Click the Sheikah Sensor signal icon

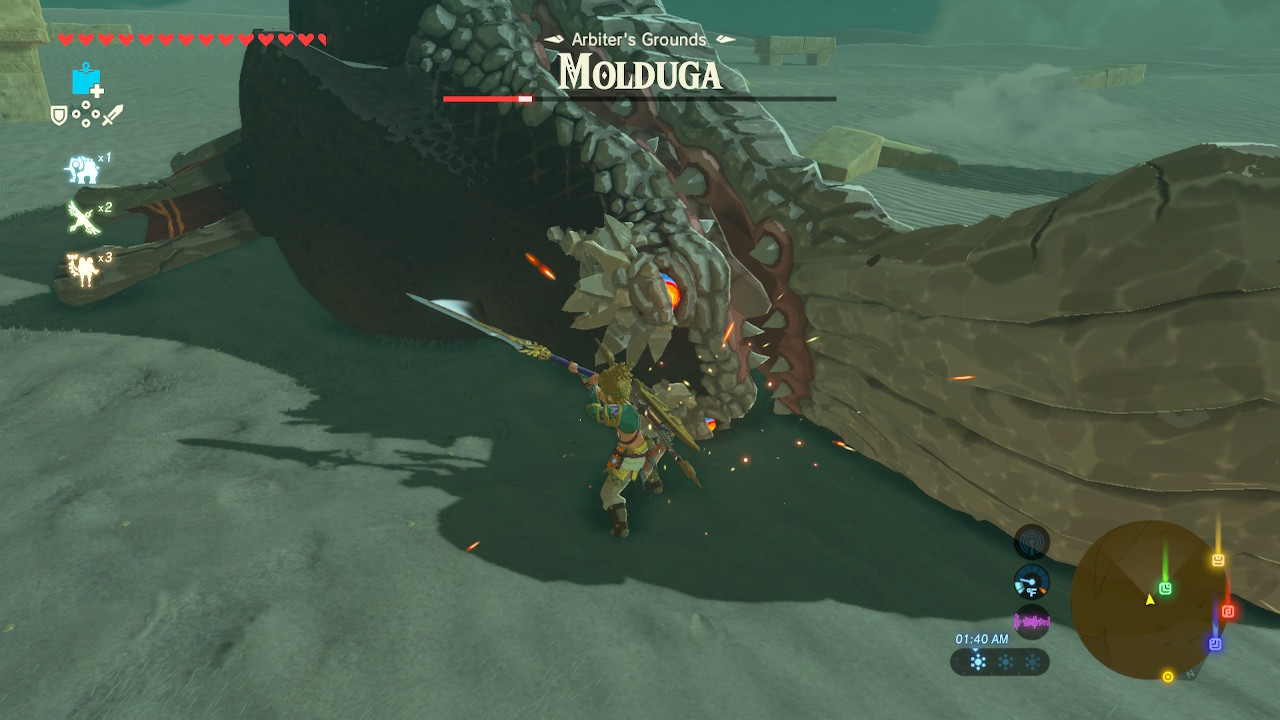click(1031, 543)
